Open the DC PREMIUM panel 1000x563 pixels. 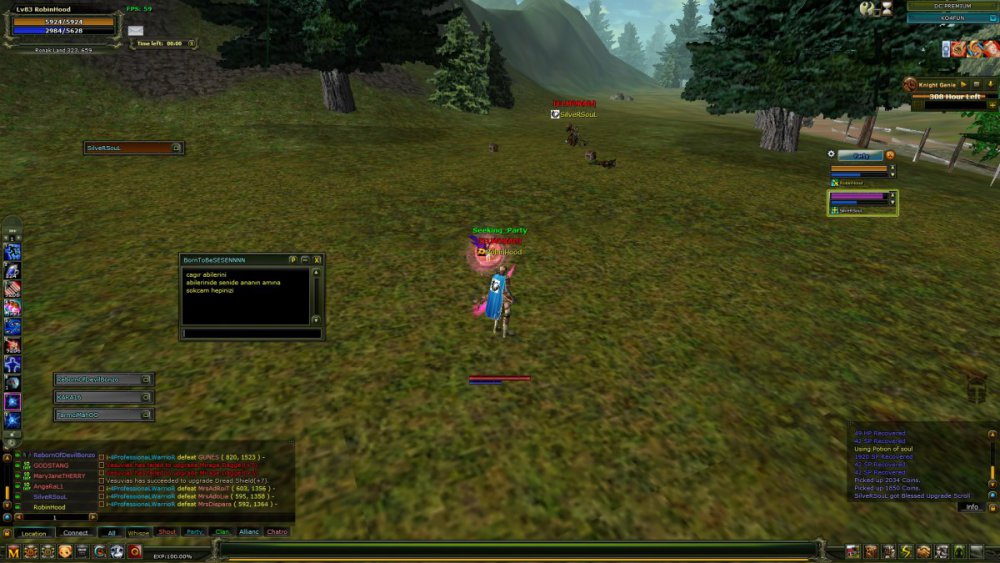(x=950, y=6)
